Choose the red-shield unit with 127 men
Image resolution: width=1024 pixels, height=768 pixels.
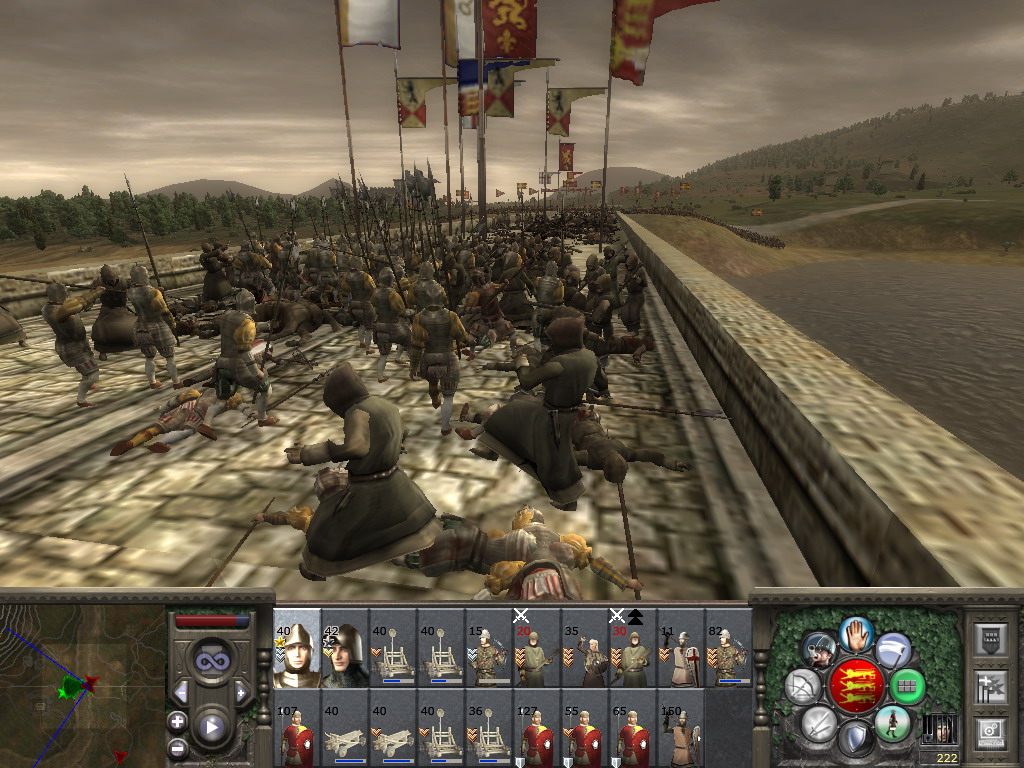(535, 730)
